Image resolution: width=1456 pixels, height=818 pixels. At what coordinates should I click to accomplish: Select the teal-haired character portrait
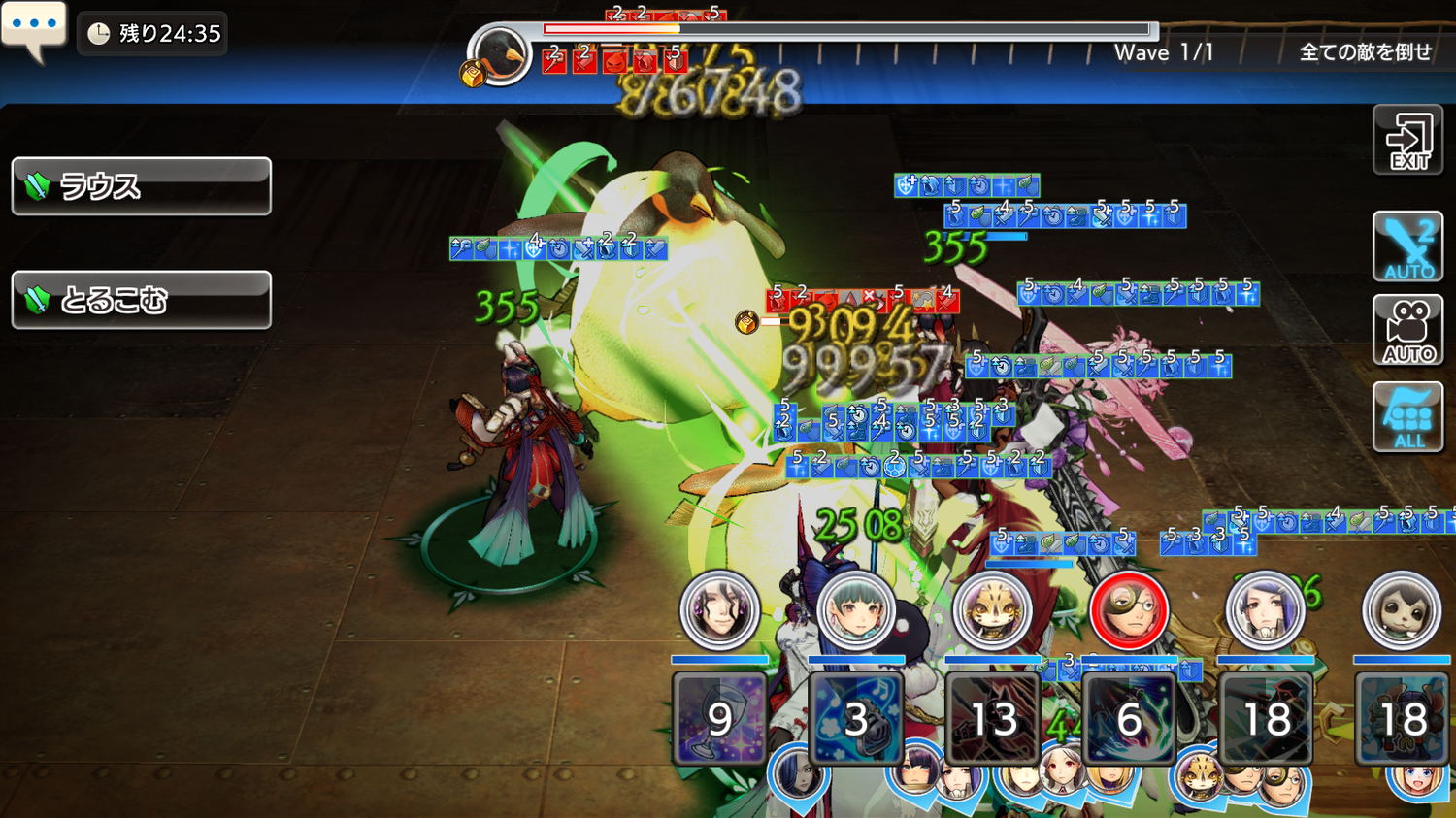[855, 610]
